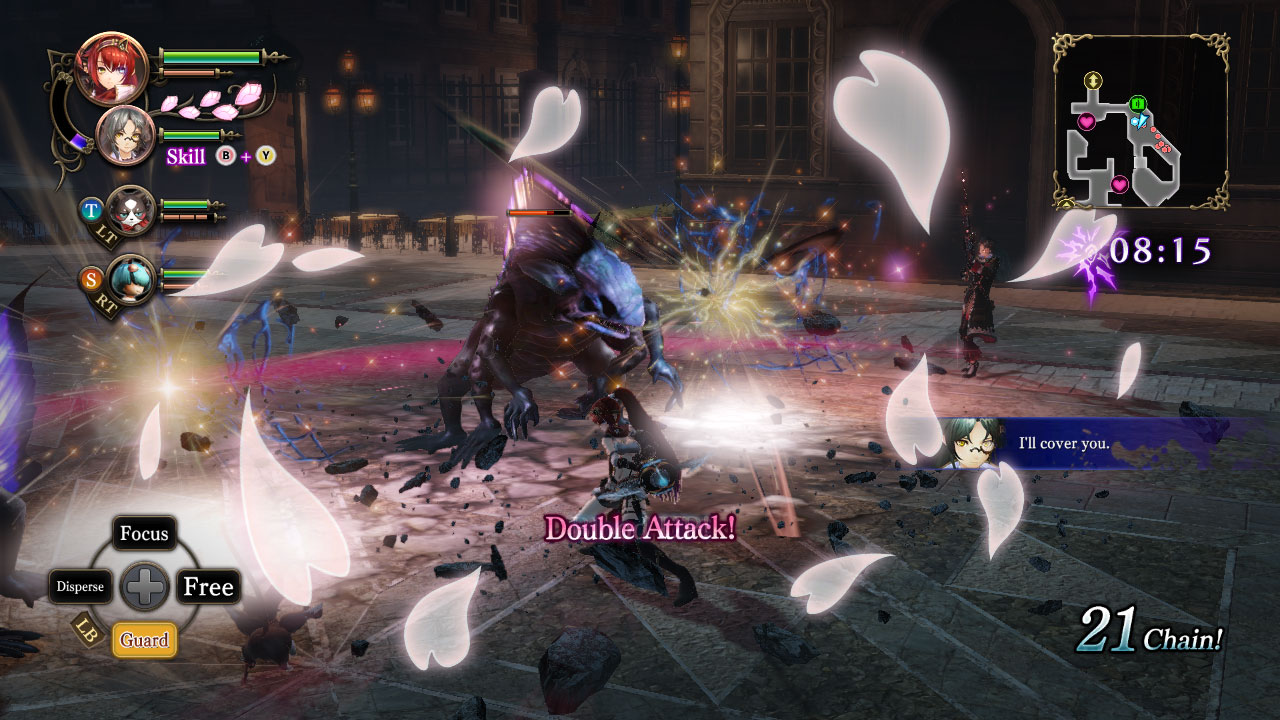1280x720 pixels.
Task: Click the Skill label near the ally portrait
Action: [186, 157]
